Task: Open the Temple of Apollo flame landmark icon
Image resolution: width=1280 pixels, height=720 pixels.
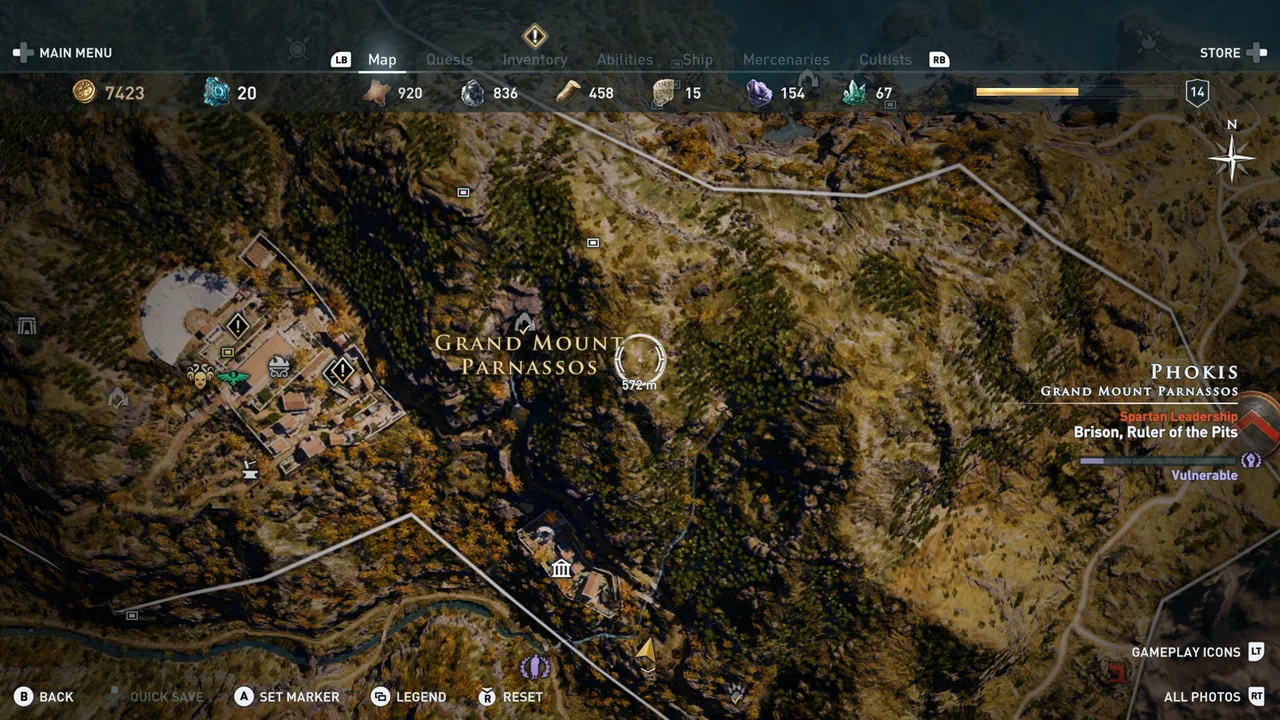Action: pos(277,367)
